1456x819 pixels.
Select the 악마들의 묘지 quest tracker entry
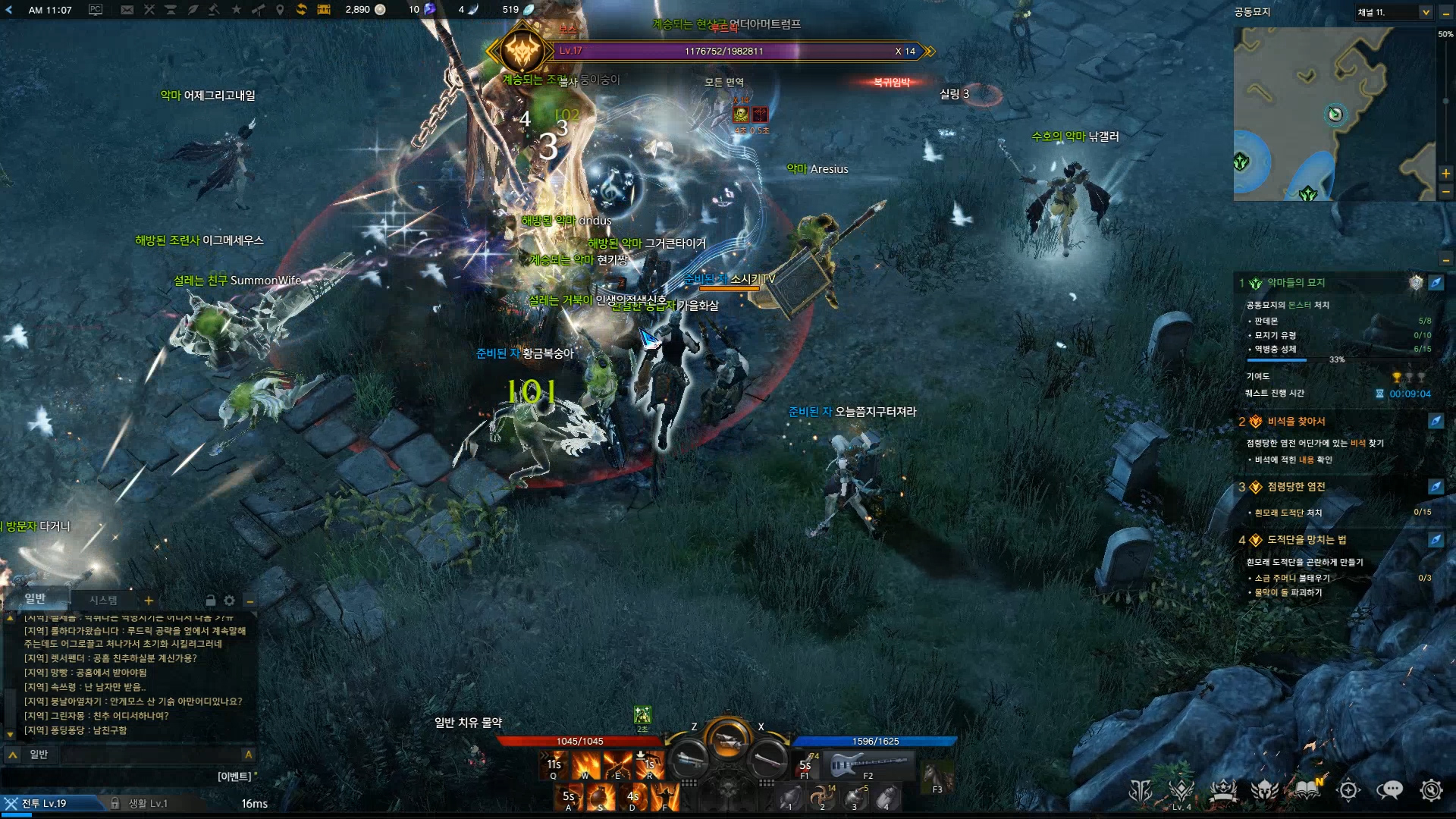pos(1296,283)
